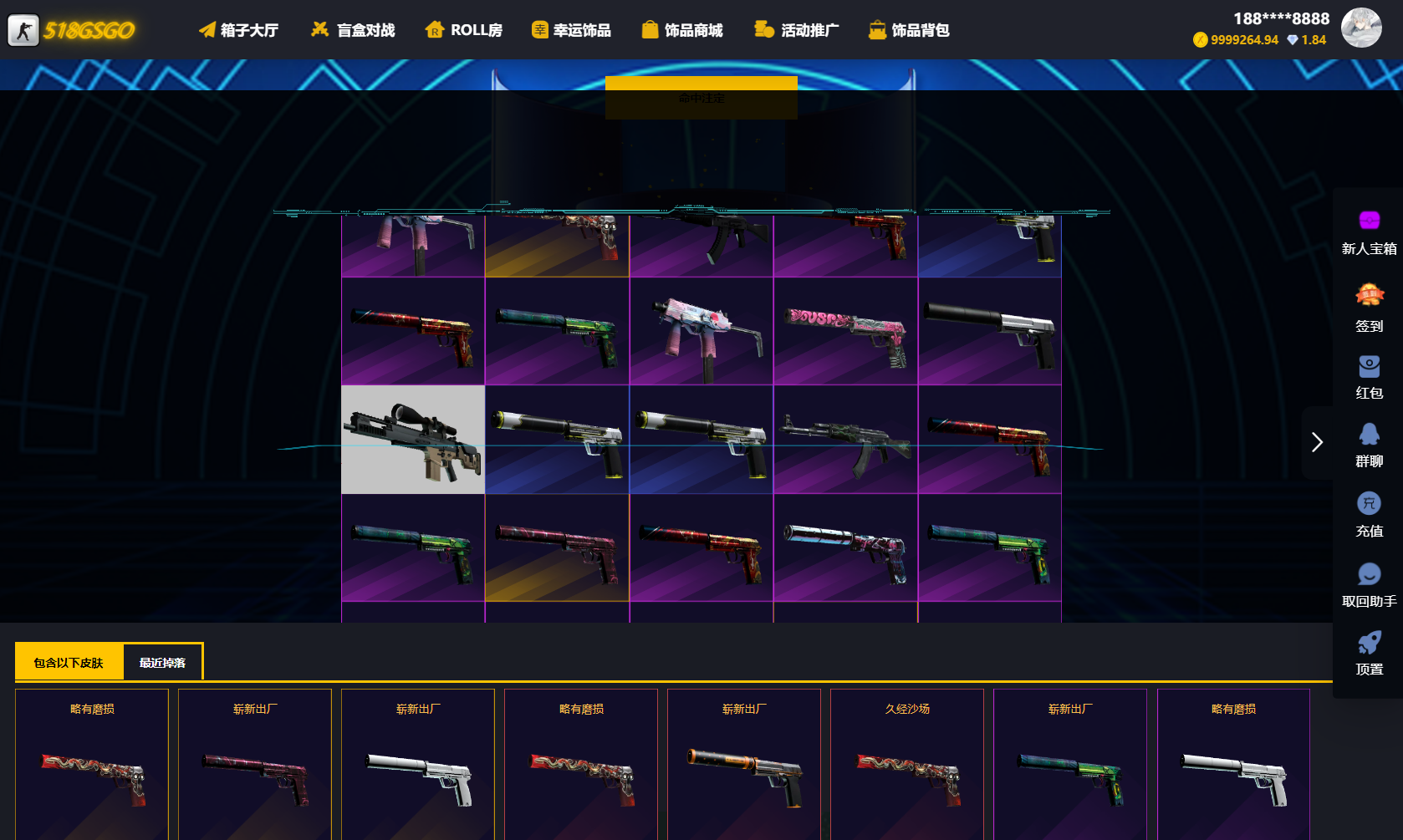Switch to the 最近掉落 tab
1403x840 pixels.
point(162,661)
